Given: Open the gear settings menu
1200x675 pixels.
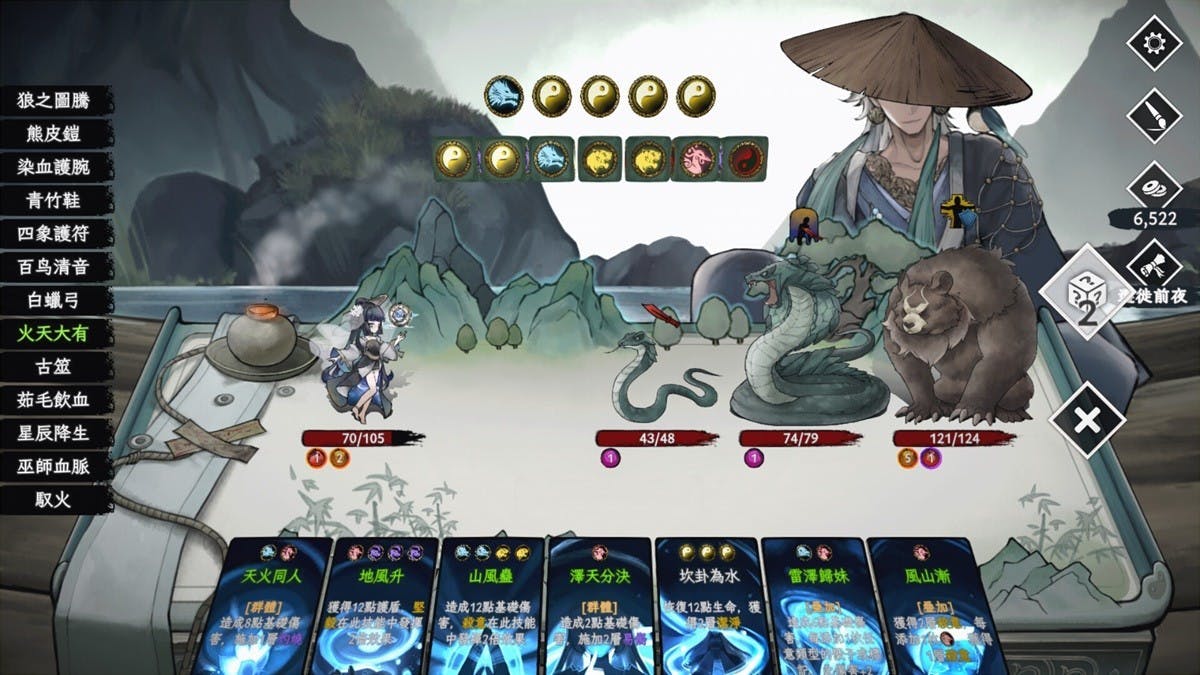Looking at the screenshot, I should 1154,43.
